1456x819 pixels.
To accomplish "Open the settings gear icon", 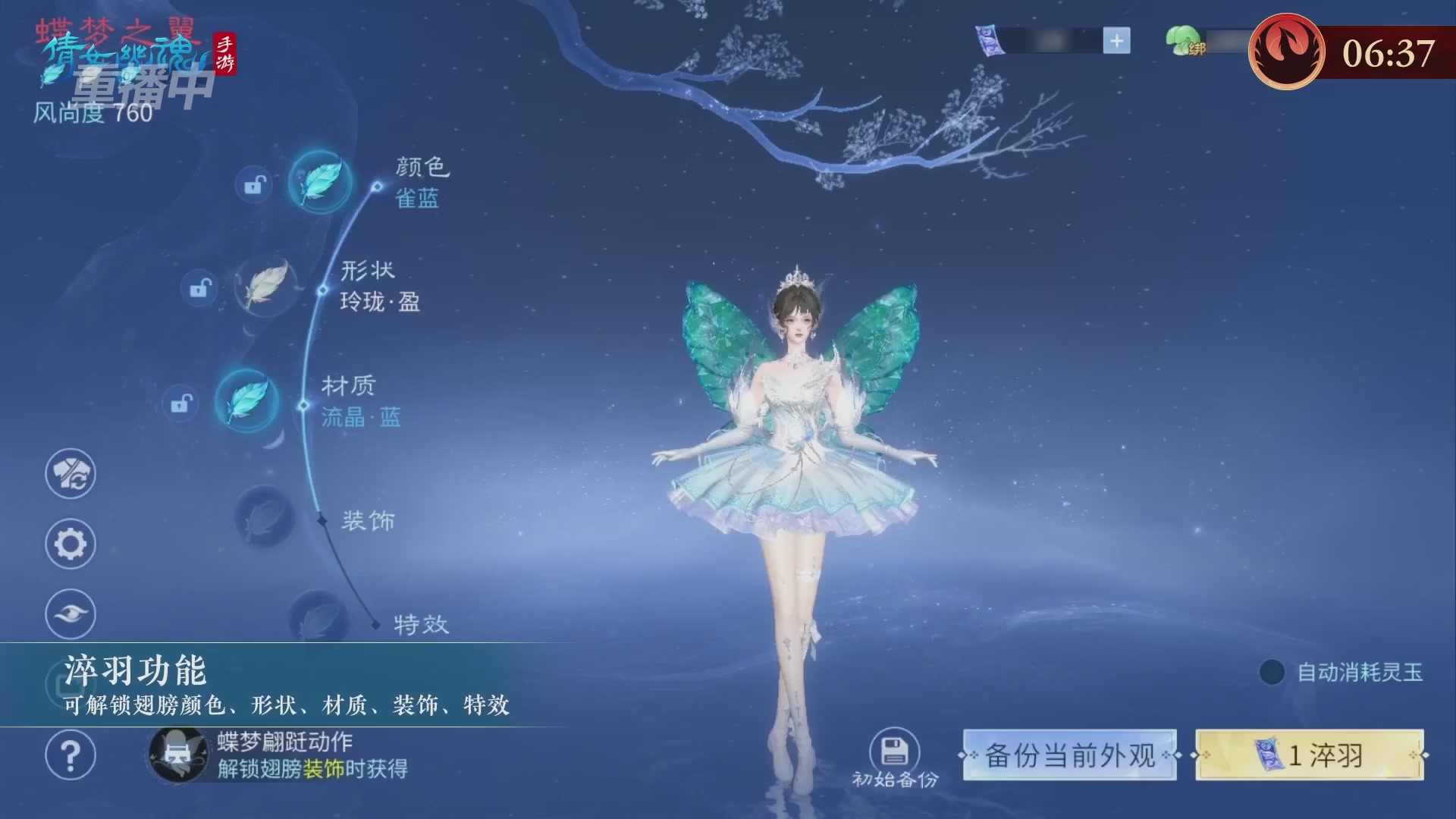I will pos(70,544).
